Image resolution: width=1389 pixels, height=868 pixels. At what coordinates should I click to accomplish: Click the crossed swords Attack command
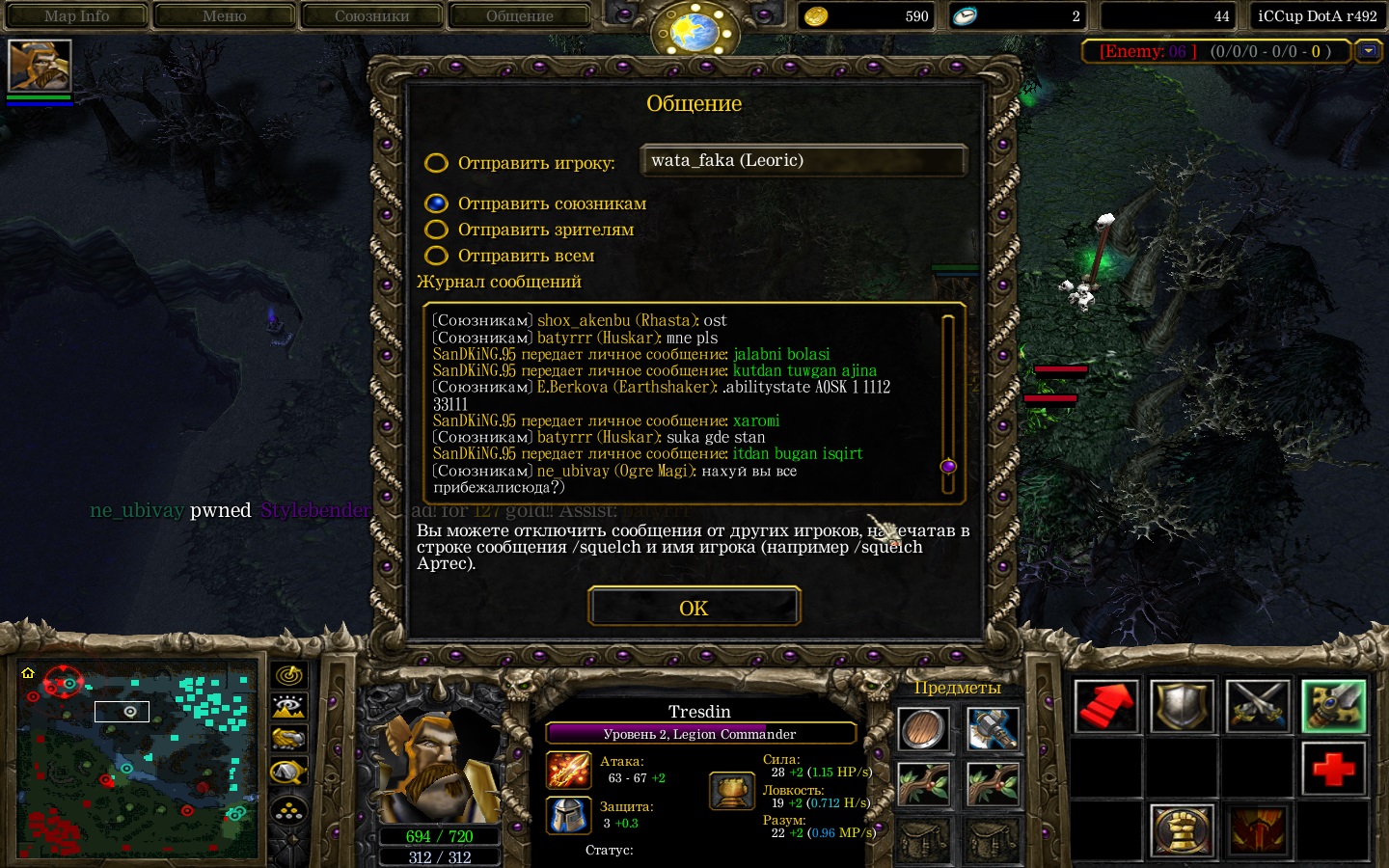click(x=1258, y=706)
